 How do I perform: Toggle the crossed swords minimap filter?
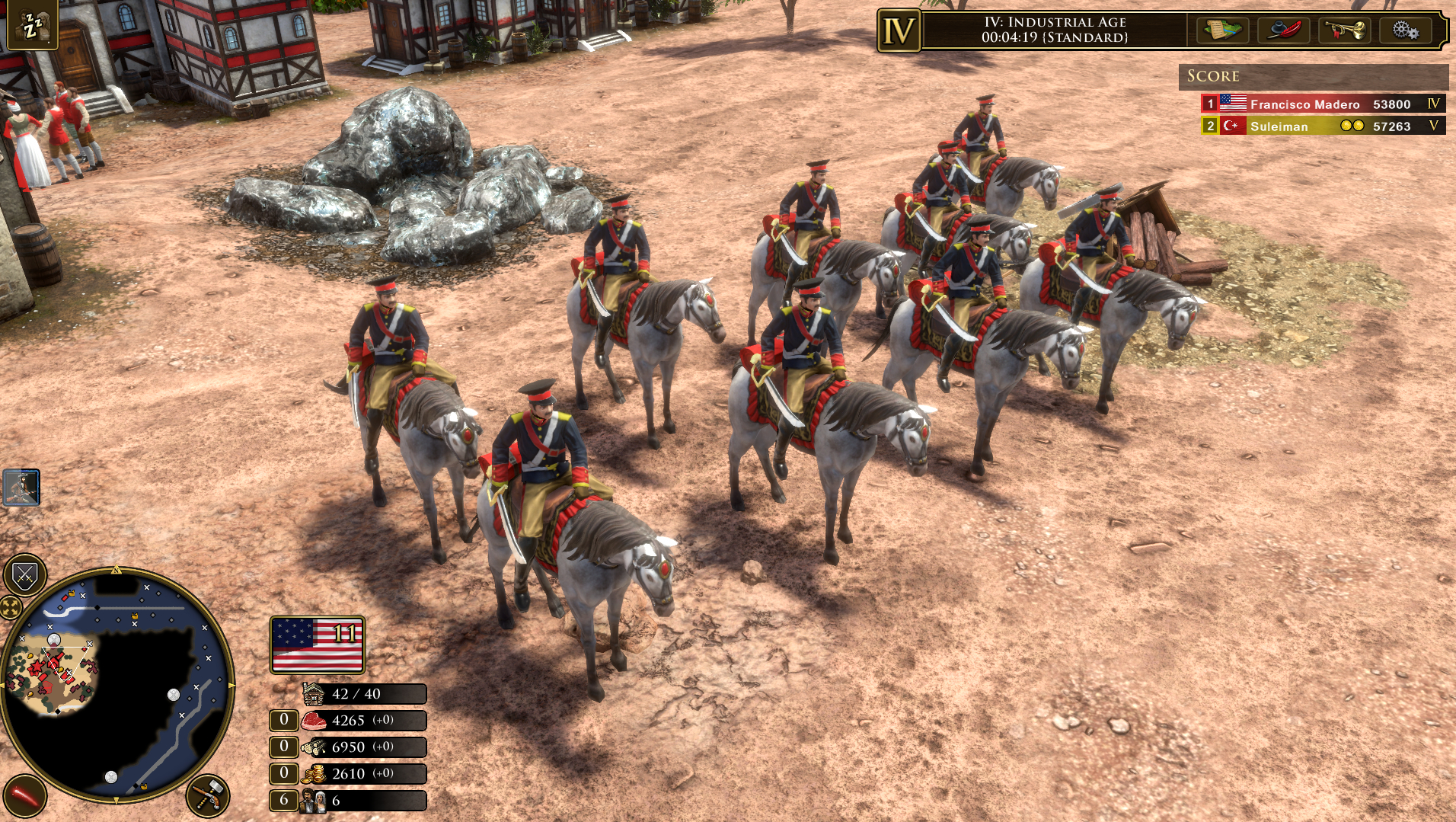[25, 575]
